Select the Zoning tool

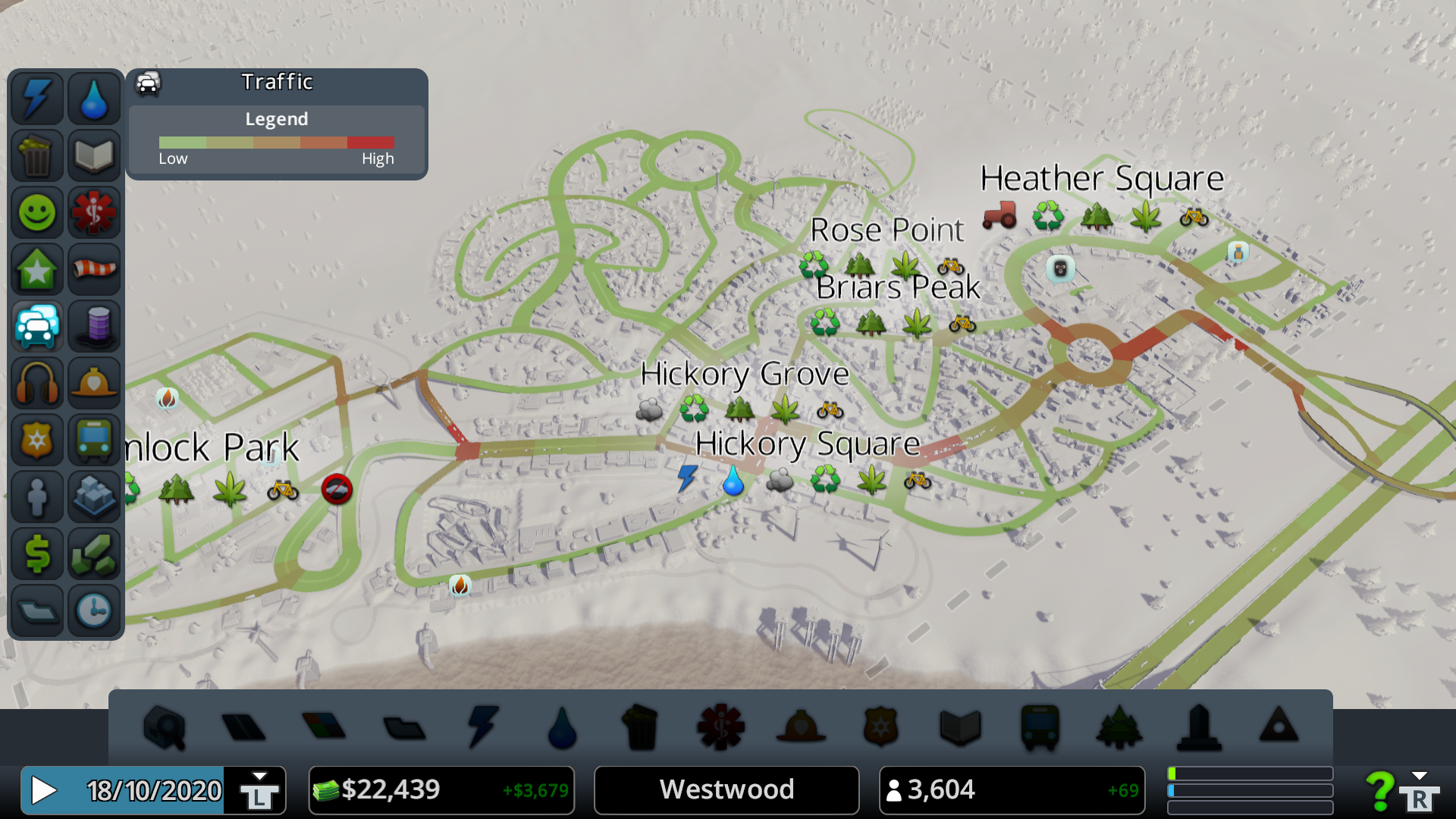[x=324, y=727]
